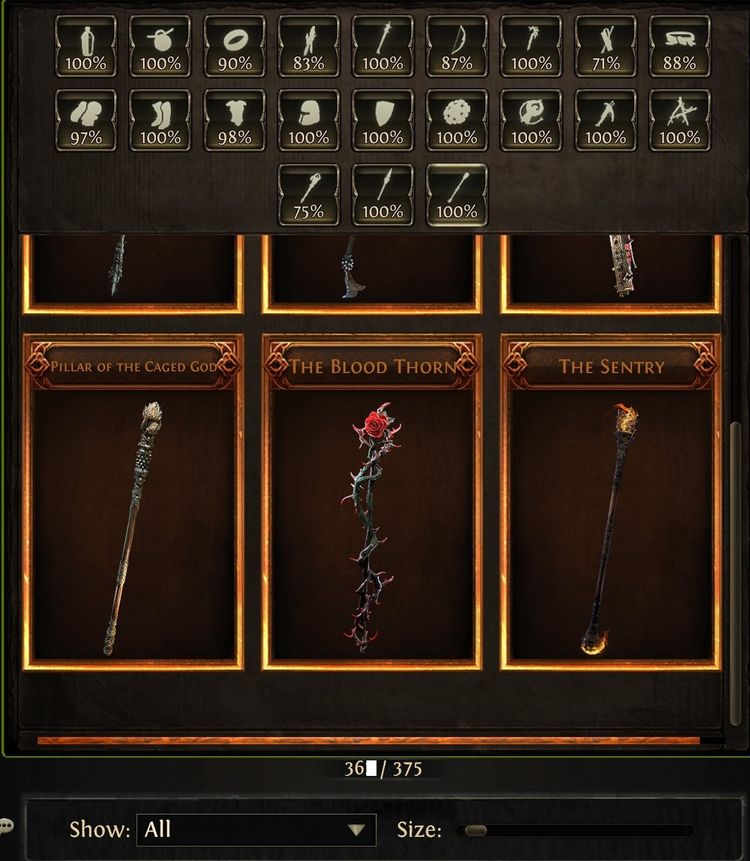Select the body armour category at 98%

(234, 120)
